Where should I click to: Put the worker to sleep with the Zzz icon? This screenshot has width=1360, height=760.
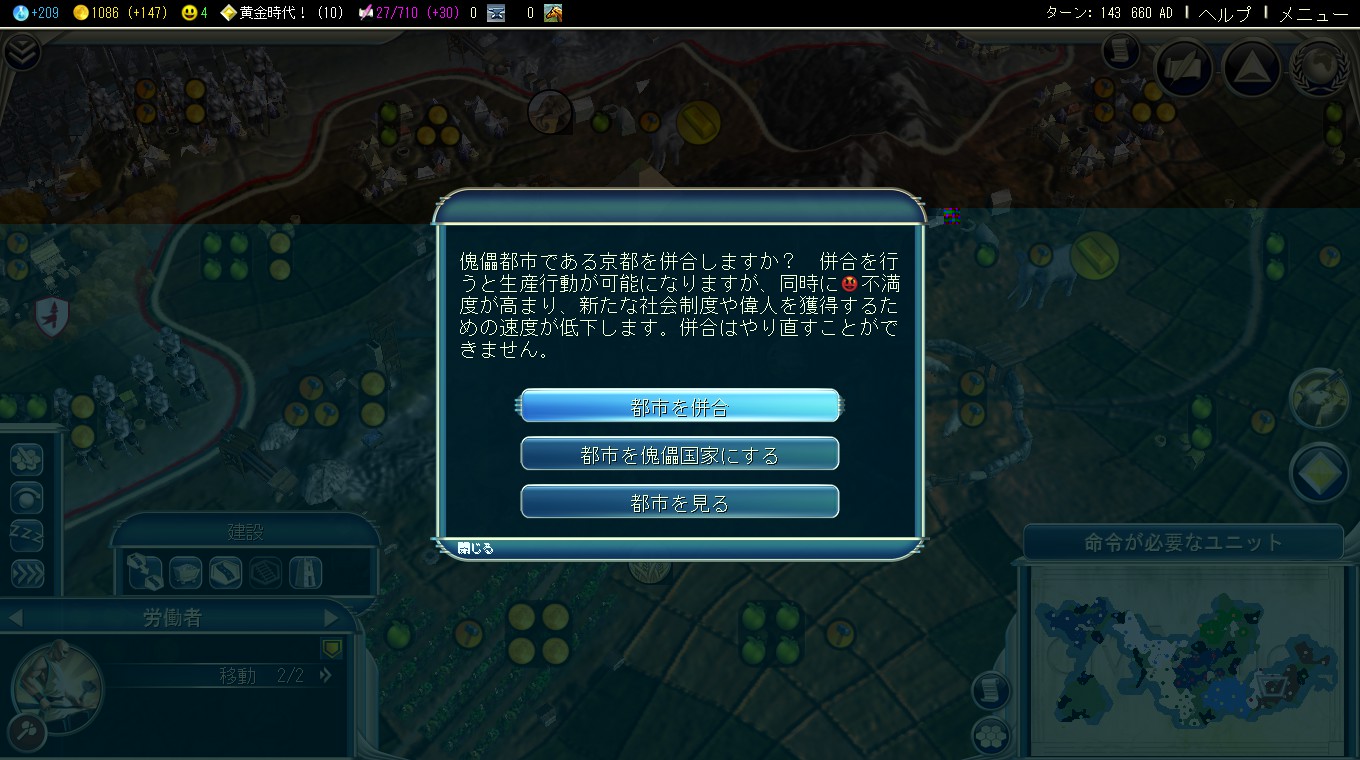25,535
